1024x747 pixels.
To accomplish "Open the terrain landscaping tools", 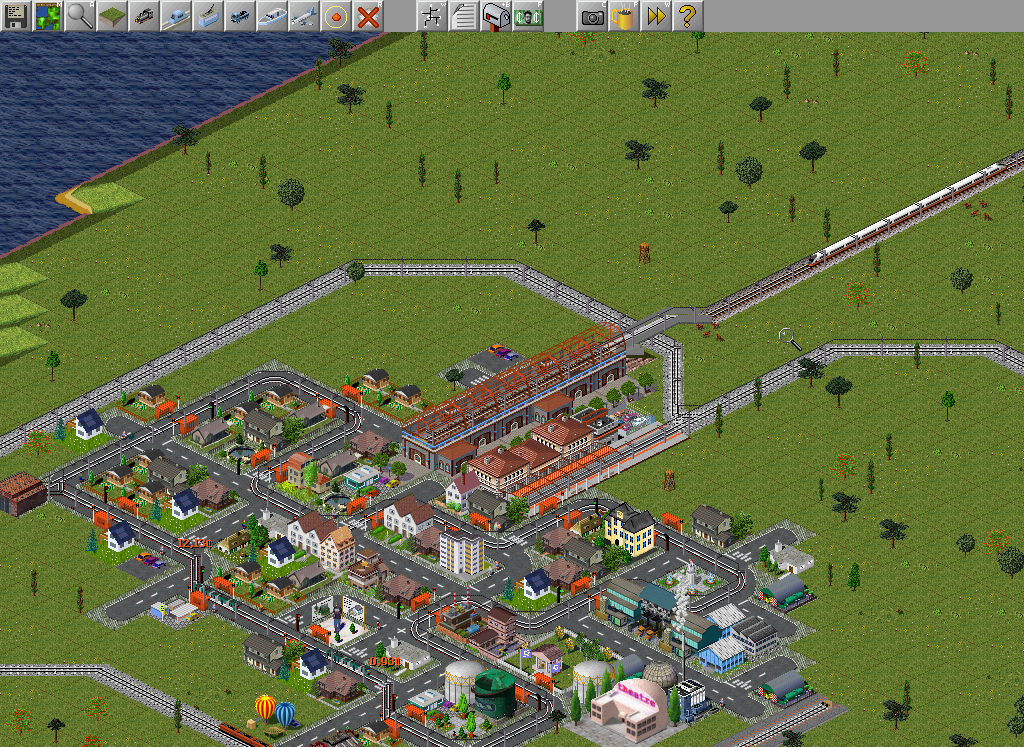I will pyautogui.click(x=112, y=16).
